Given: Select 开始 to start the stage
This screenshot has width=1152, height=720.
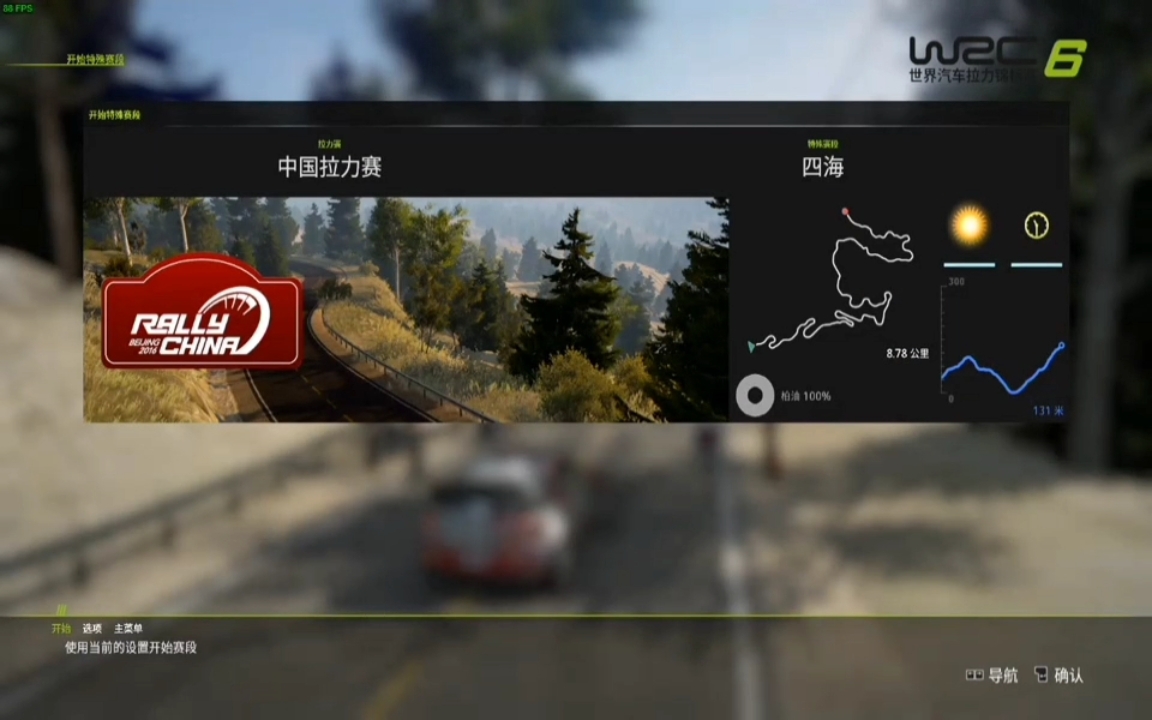Looking at the screenshot, I should point(62,628).
